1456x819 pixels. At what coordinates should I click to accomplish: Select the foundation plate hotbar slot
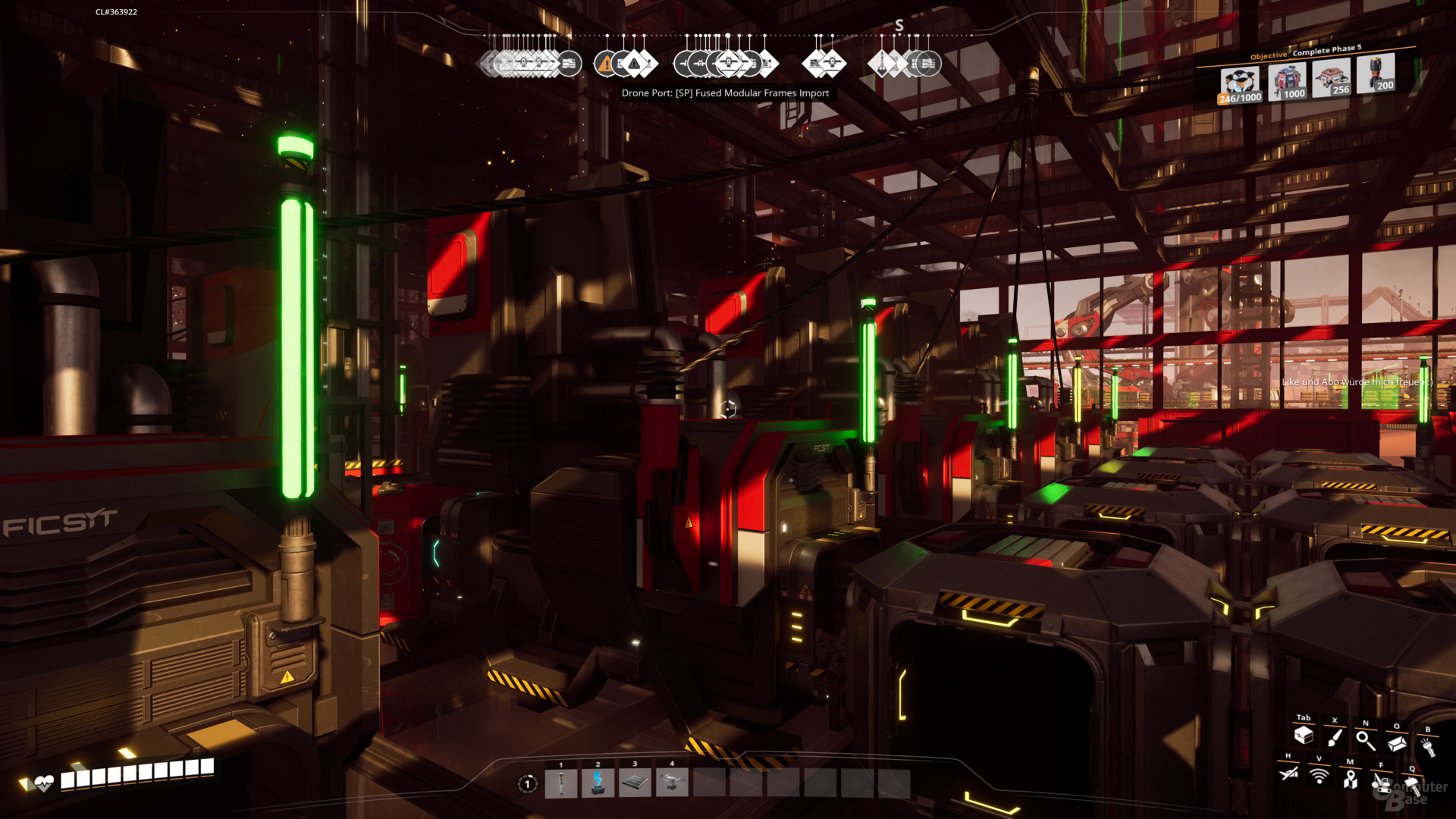(x=635, y=783)
